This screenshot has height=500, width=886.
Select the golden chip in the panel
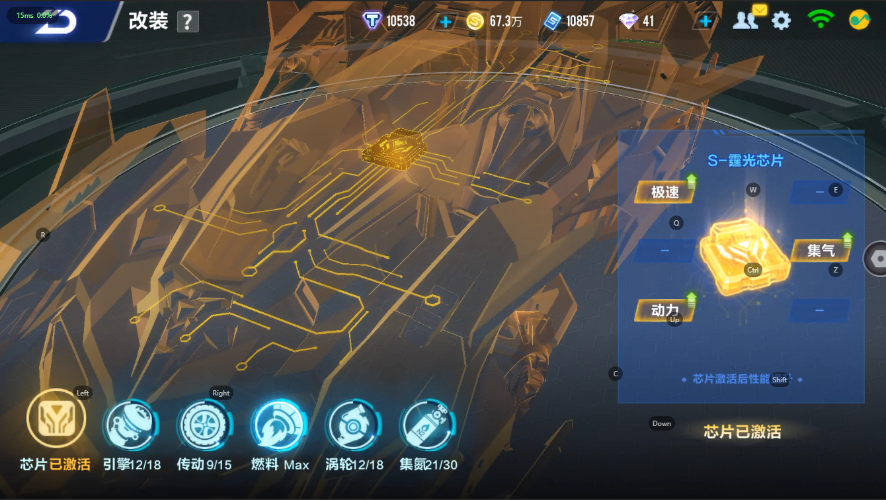click(743, 256)
